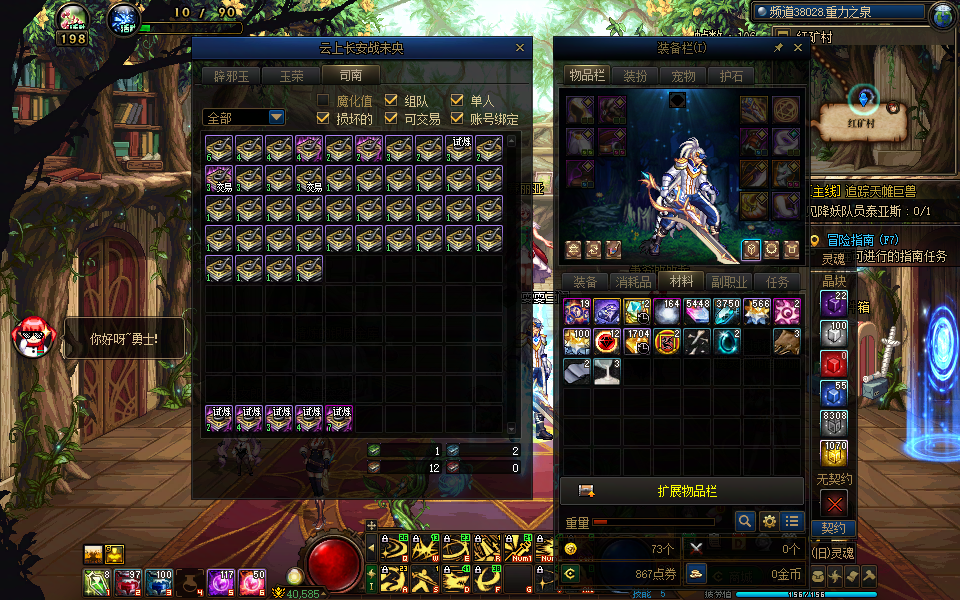Uncheck the 可交易 filter

(x=391, y=118)
